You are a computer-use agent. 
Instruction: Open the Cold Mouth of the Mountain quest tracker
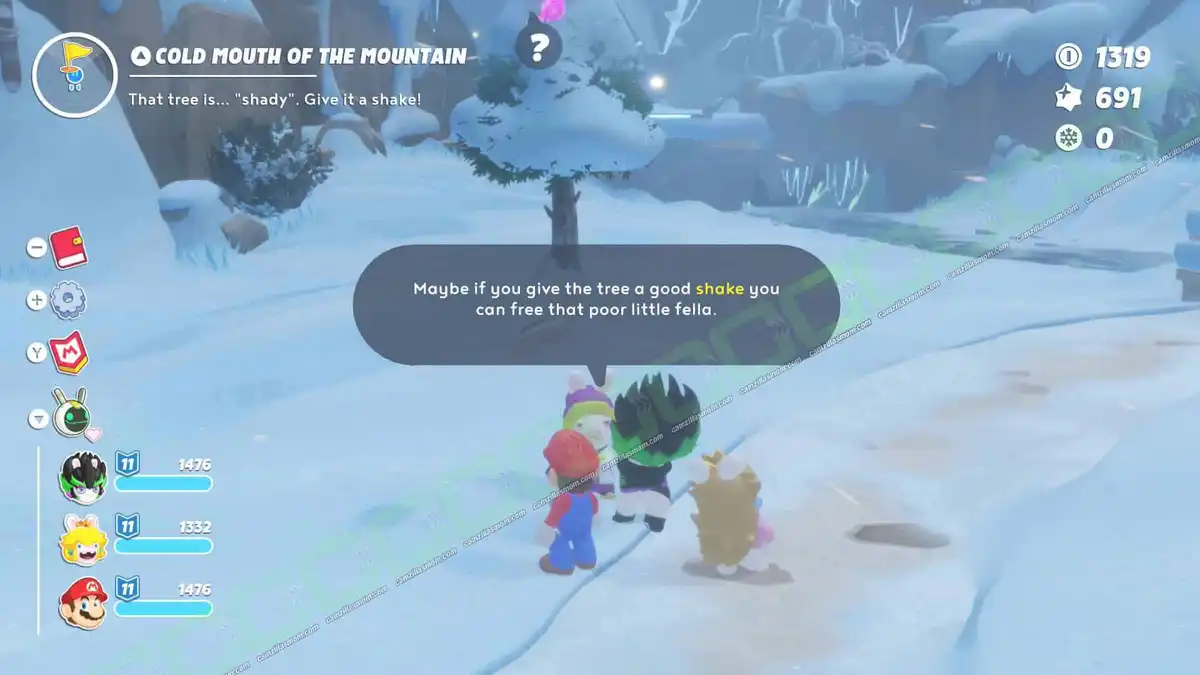[x=299, y=56]
